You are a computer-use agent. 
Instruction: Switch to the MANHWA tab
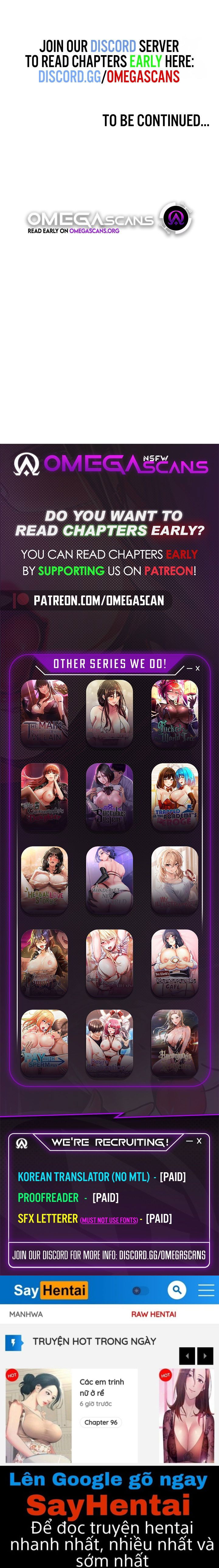coord(26,1314)
